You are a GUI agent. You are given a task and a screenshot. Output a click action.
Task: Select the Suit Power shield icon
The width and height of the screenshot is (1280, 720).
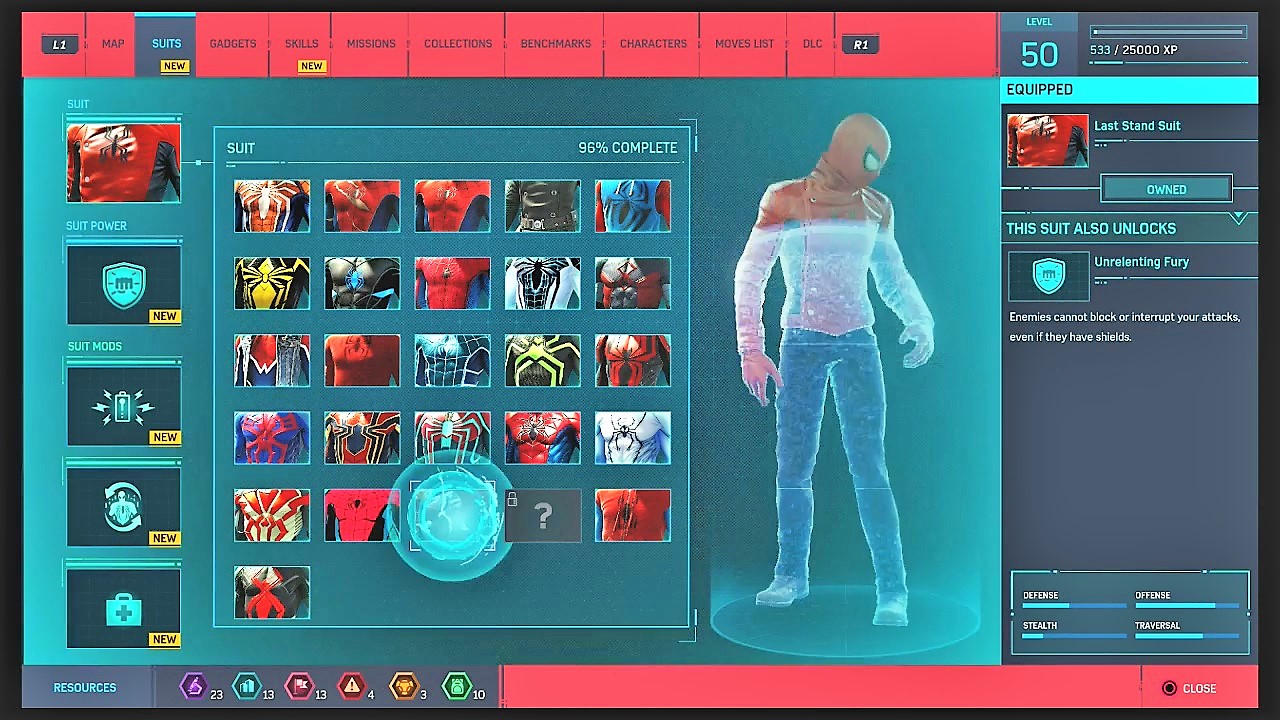click(x=123, y=284)
